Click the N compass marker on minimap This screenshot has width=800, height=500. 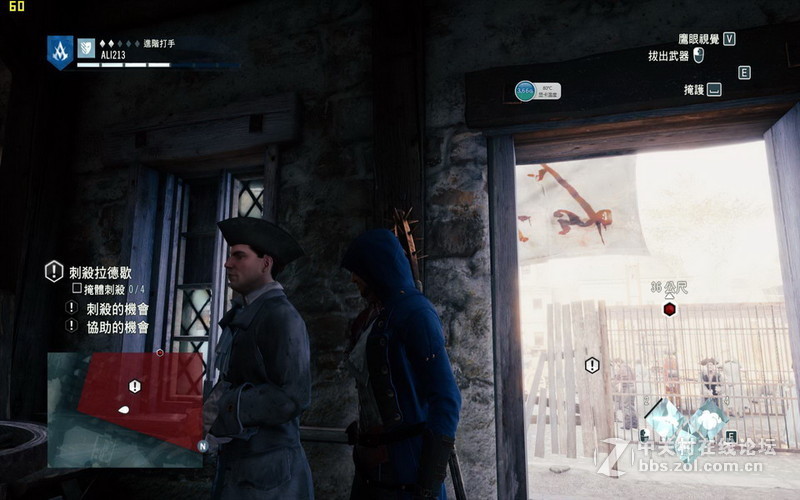(202, 446)
